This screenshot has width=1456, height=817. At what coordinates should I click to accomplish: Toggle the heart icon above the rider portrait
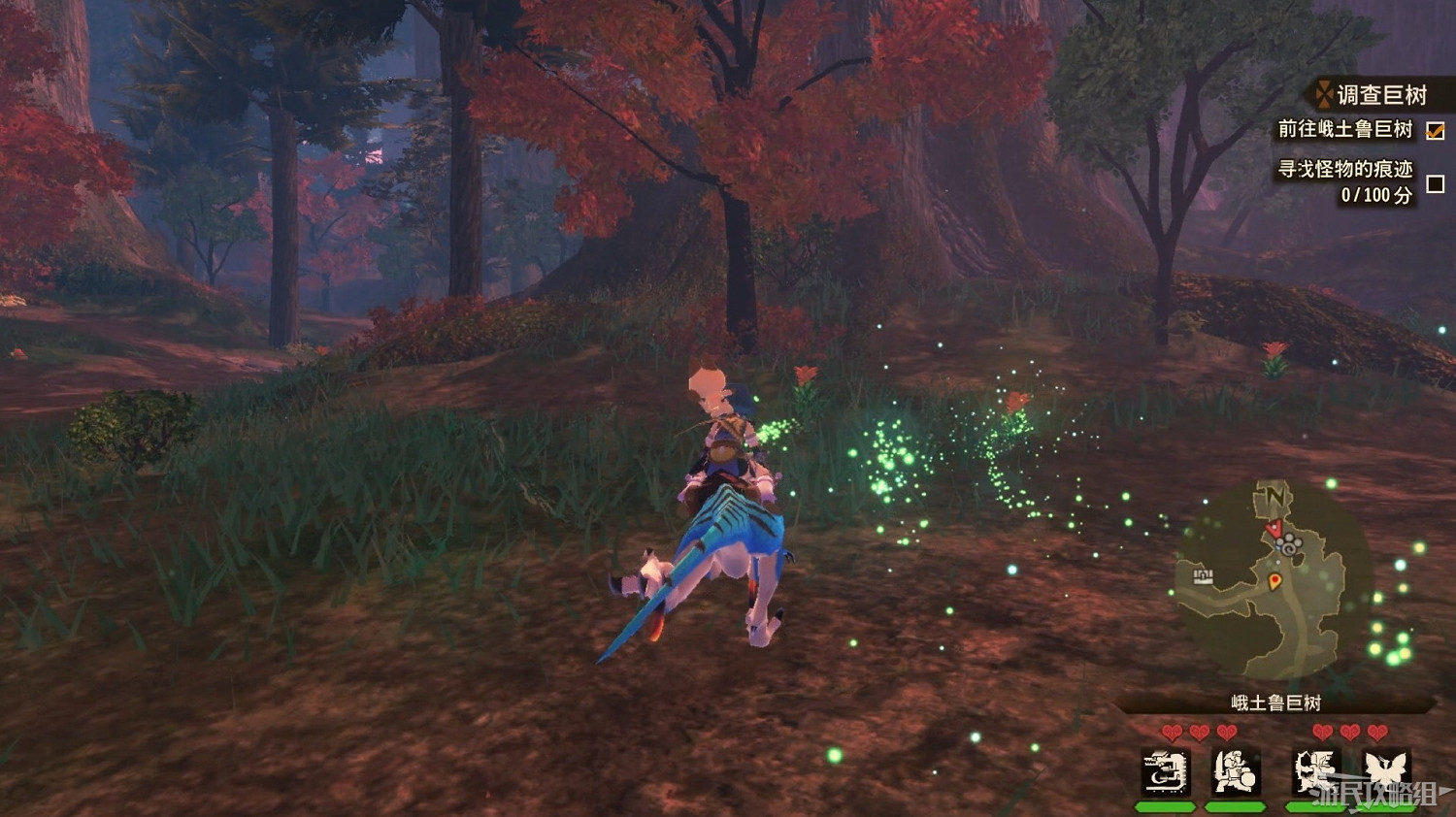coord(1226,731)
